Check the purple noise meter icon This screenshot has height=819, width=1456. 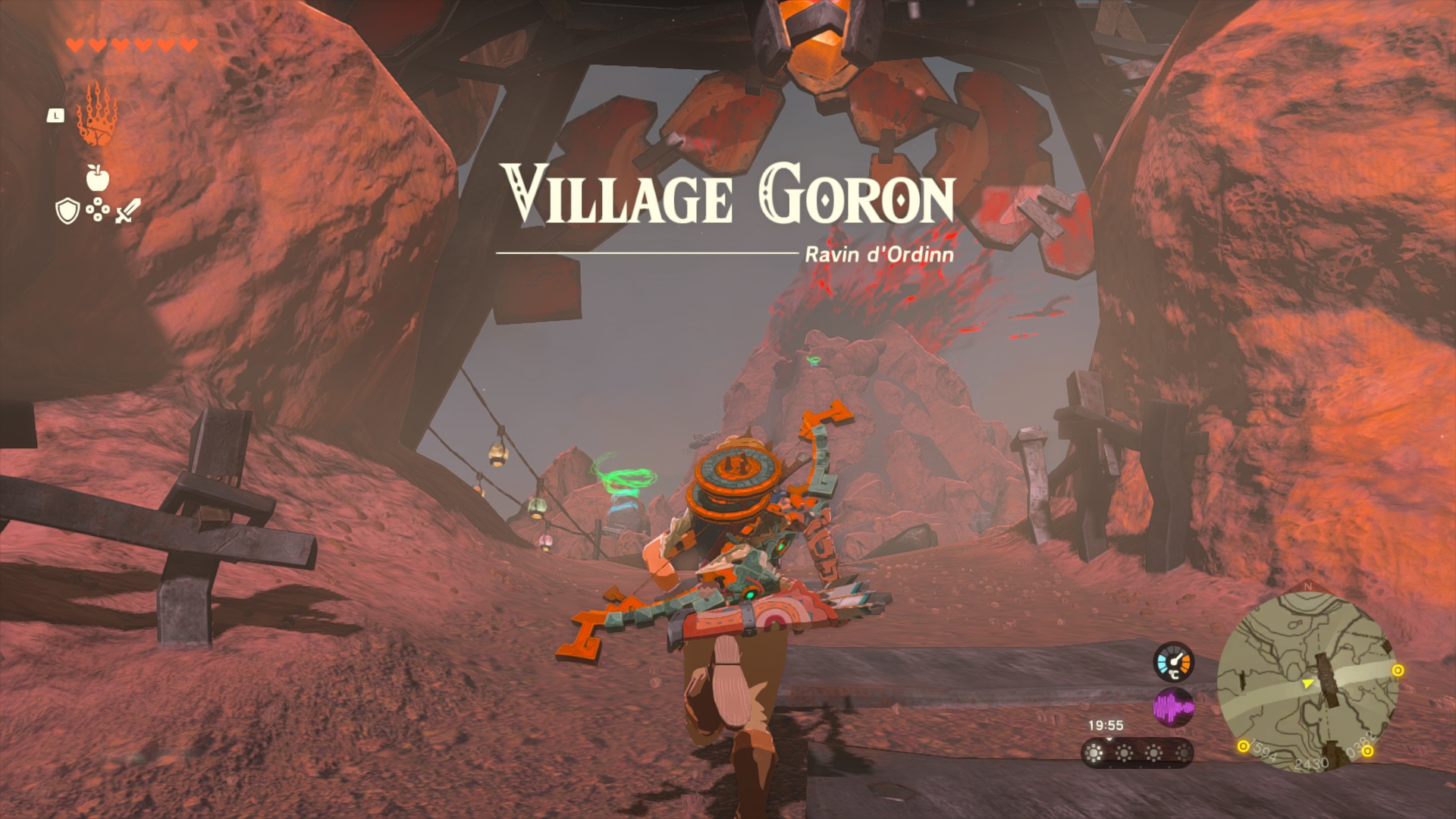(1173, 708)
